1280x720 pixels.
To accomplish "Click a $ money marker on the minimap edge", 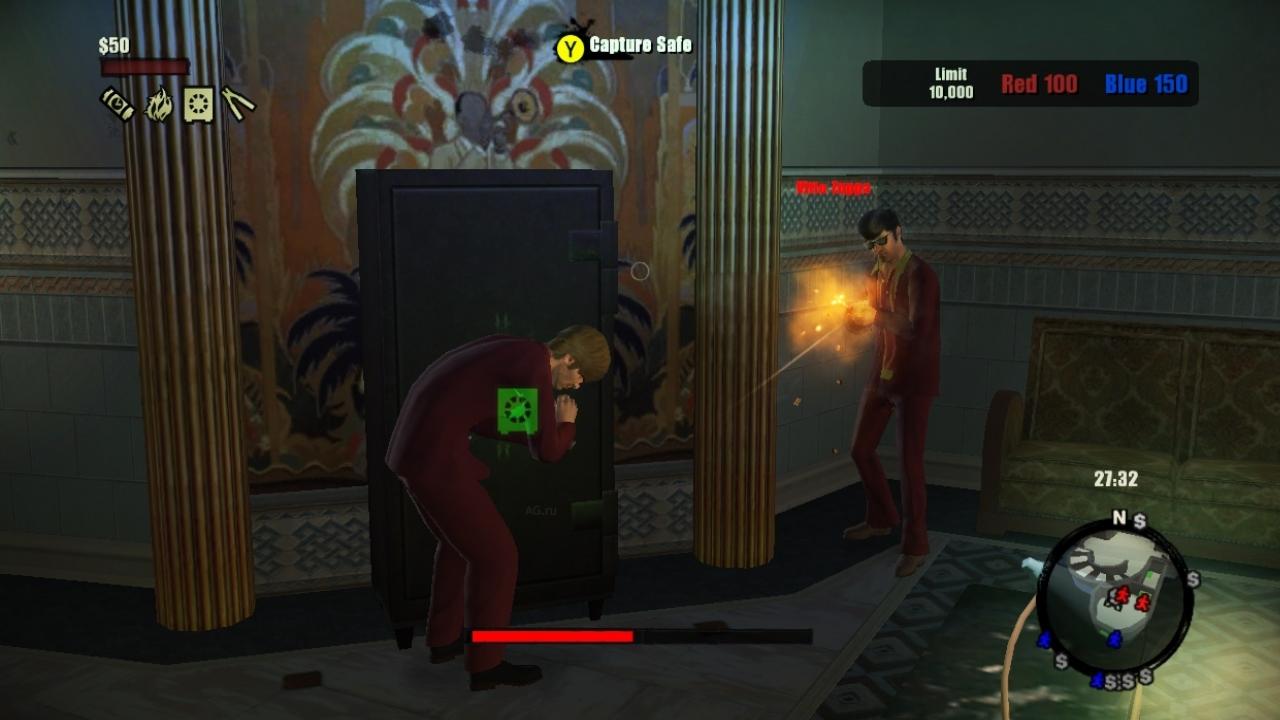I will click(x=1191, y=577).
